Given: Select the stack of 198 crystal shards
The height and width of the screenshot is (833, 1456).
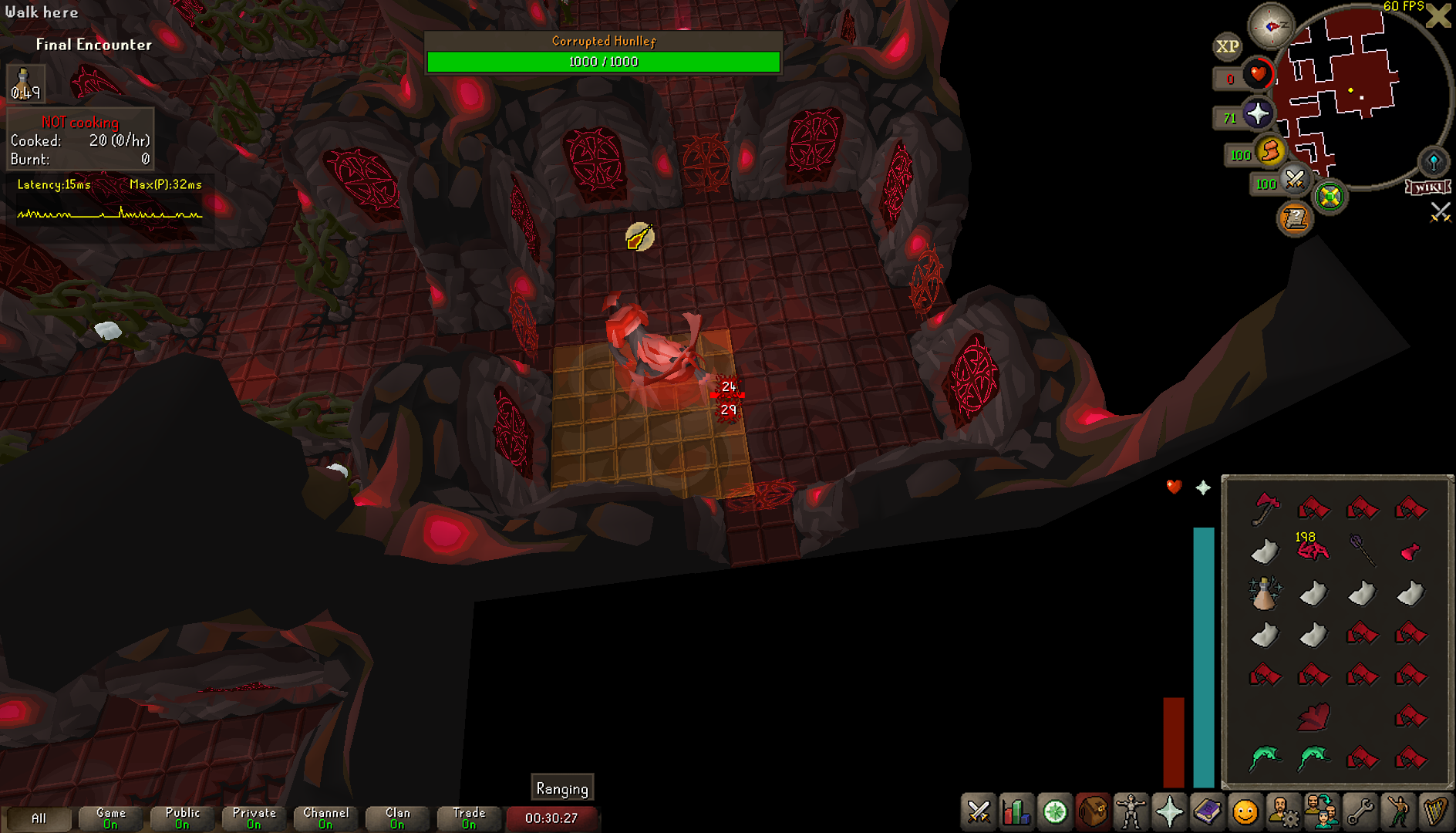Looking at the screenshot, I should (x=1313, y=550).
